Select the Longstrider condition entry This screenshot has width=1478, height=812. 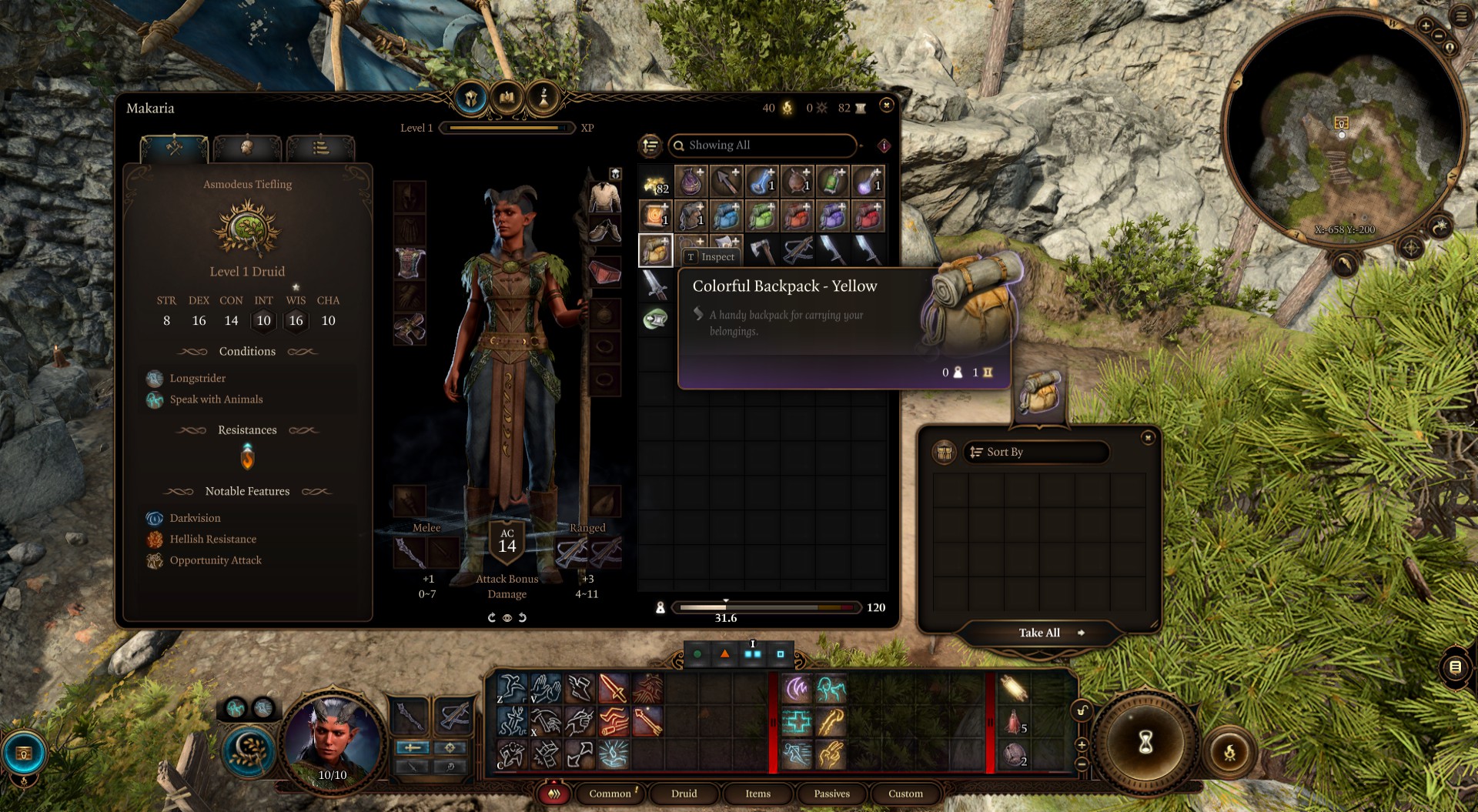(197, 379)
